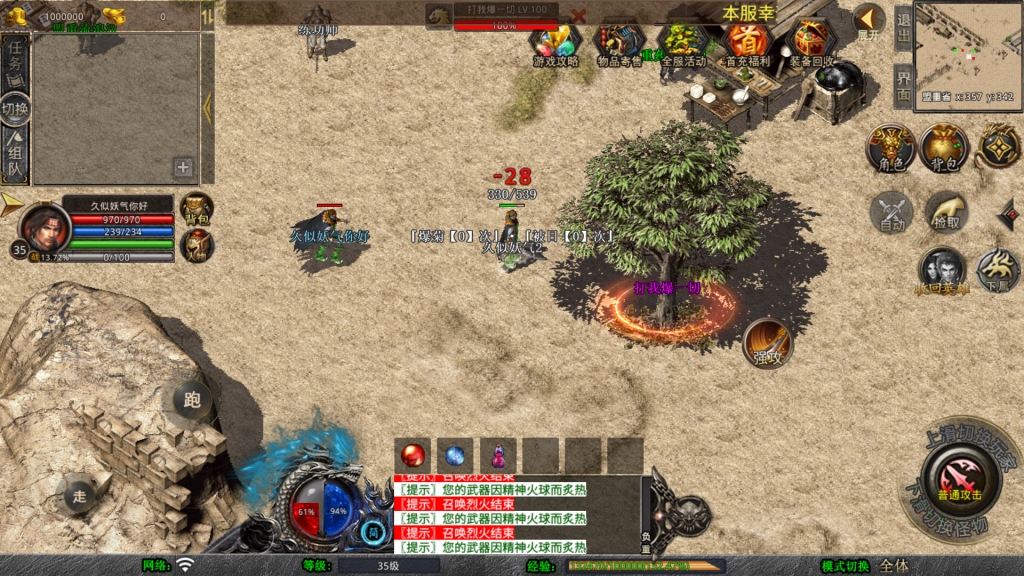Viewport: 1024px width, 576px height.
Task: Open the 物品寄售 consignment shop
Action: click(x=618, y=44)
